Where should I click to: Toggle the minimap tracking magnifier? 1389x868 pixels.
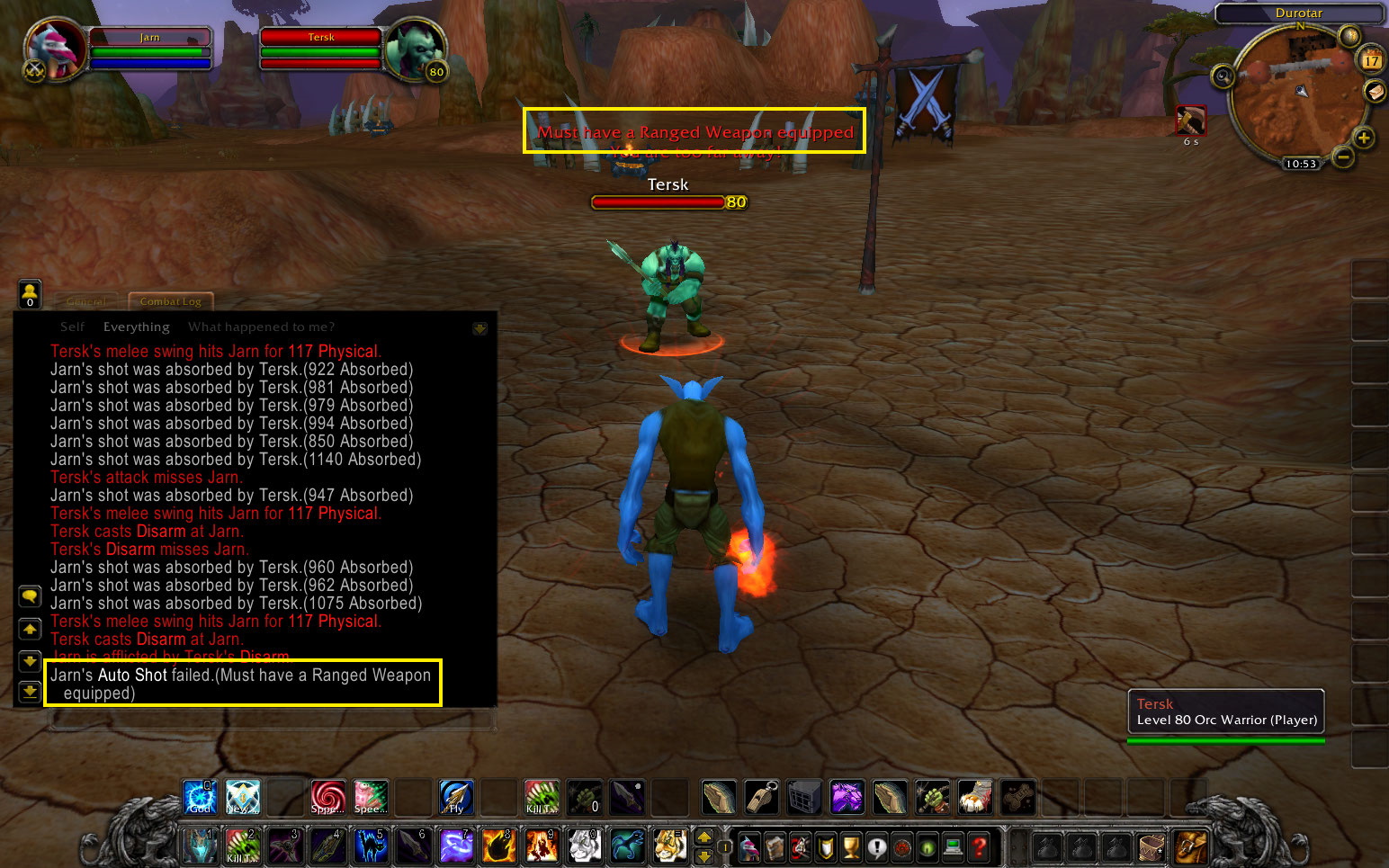click(1223, 77)
